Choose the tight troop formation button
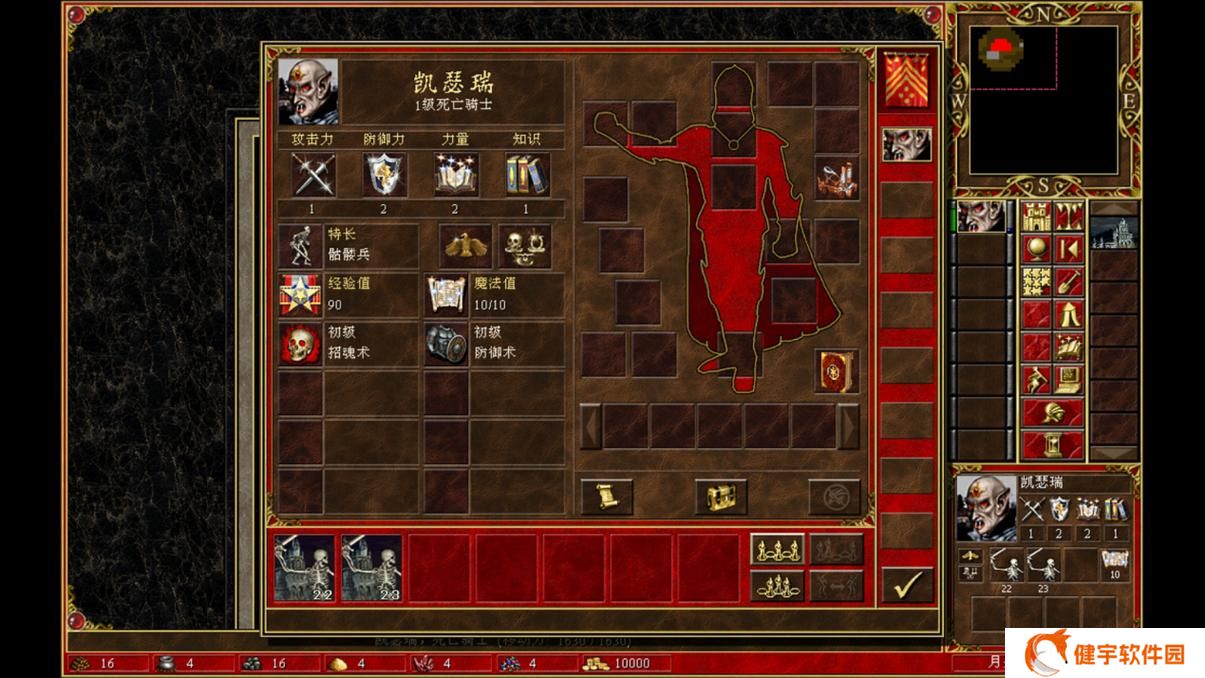The image size is (1205, 678). point(777,585)
